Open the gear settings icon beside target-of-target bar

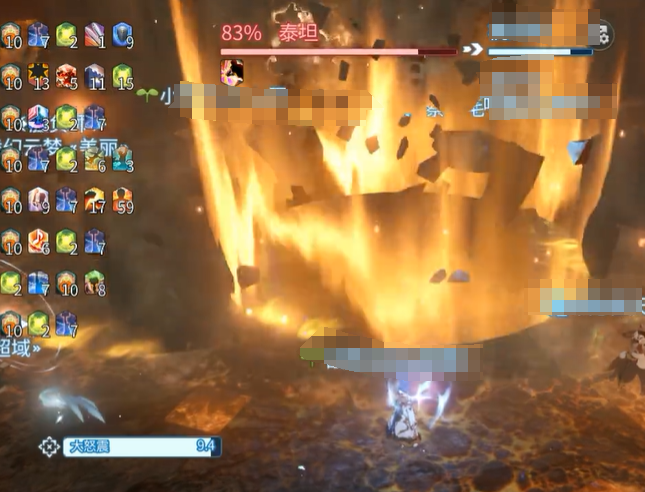point(603,36)
